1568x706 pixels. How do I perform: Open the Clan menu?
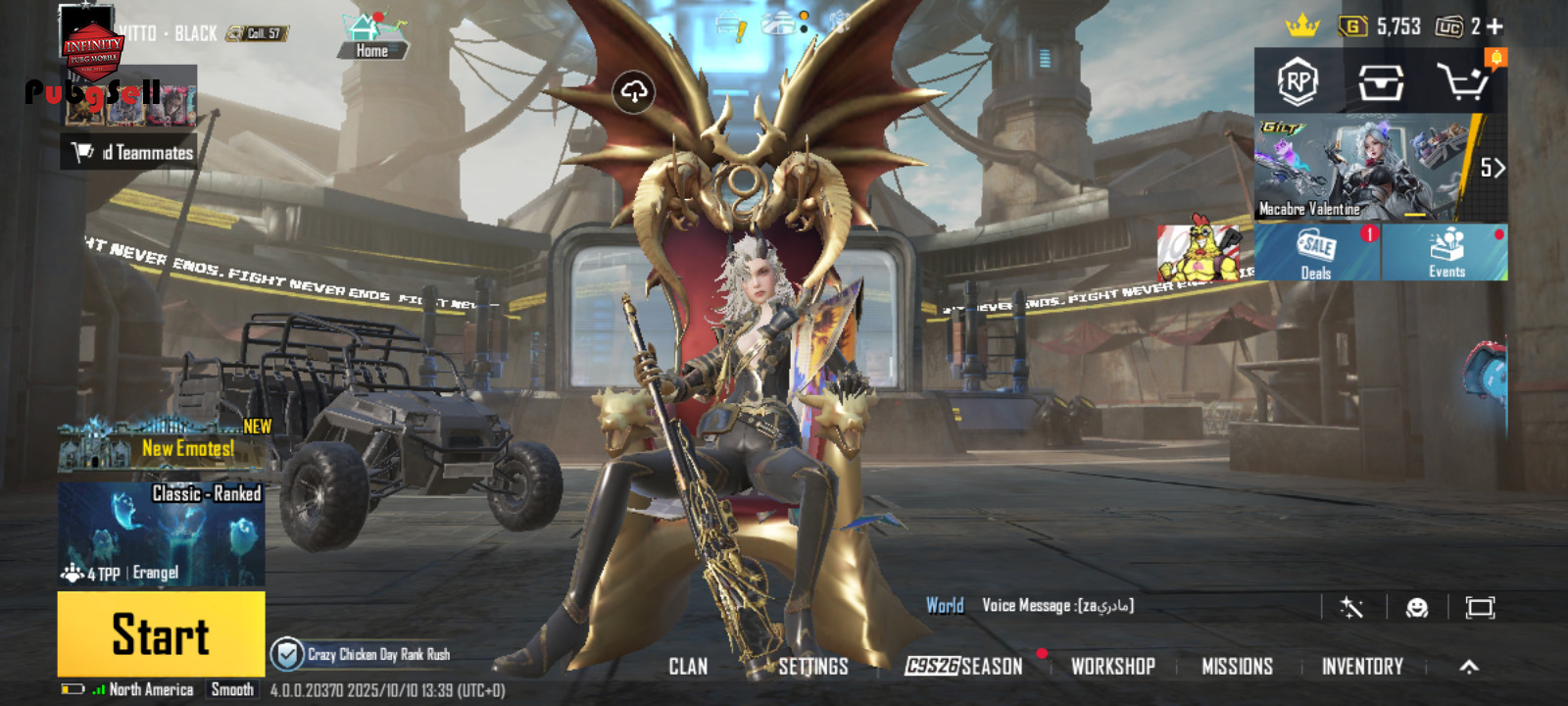point(688,667)
